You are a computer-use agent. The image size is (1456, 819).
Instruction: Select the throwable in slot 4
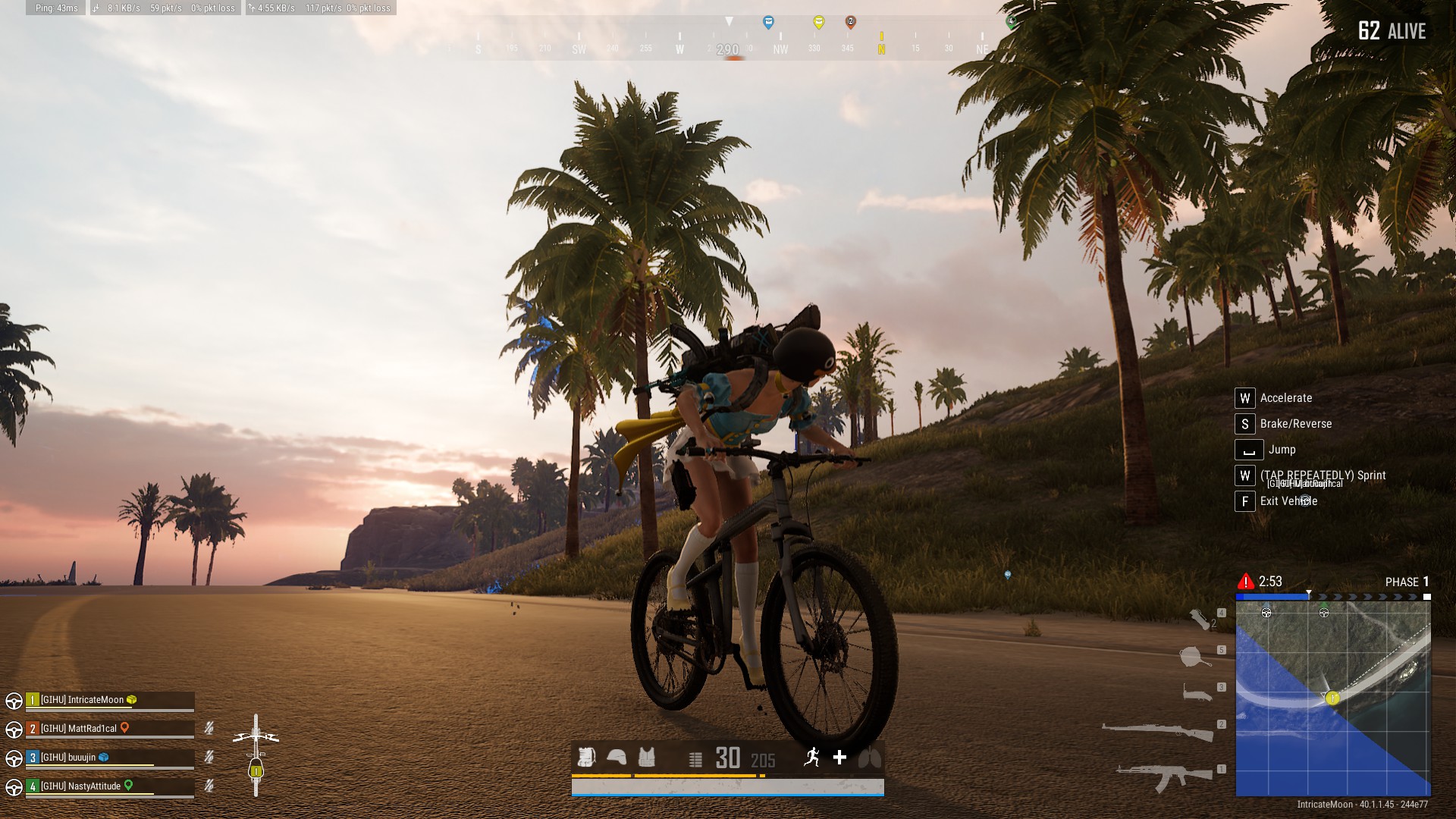click(1200, 620)
